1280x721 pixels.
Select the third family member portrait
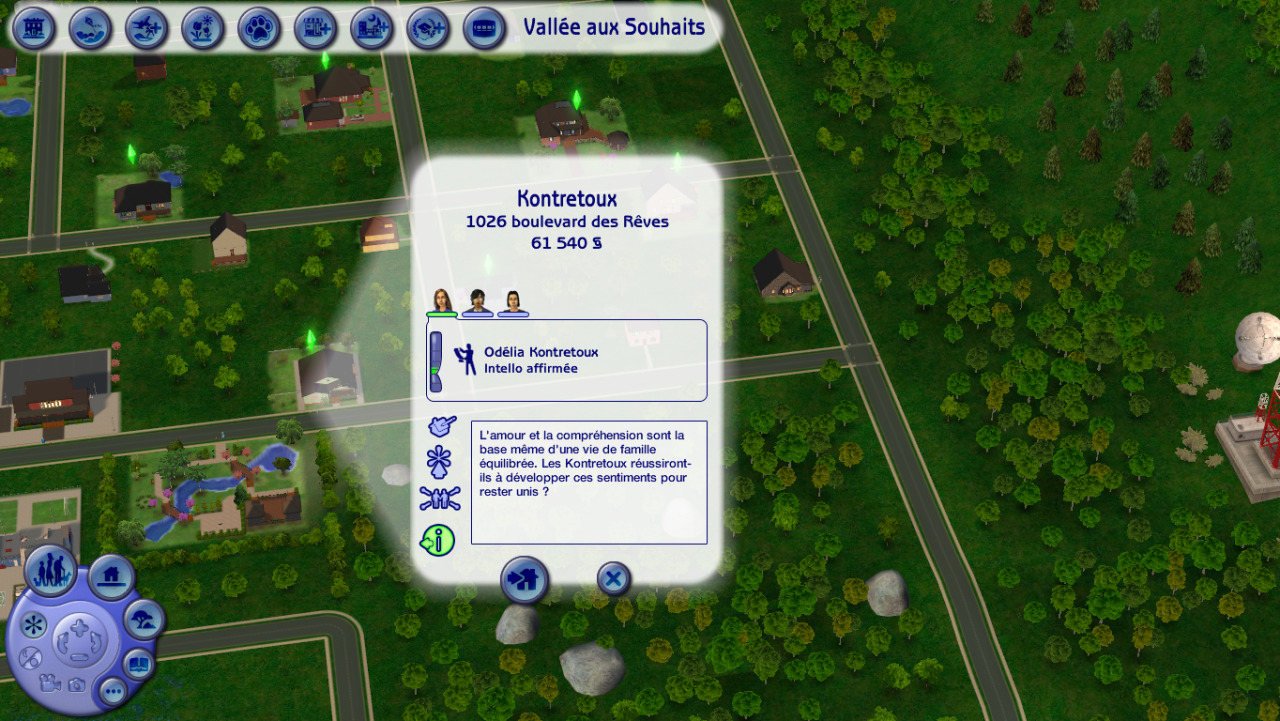click(513, 301)
